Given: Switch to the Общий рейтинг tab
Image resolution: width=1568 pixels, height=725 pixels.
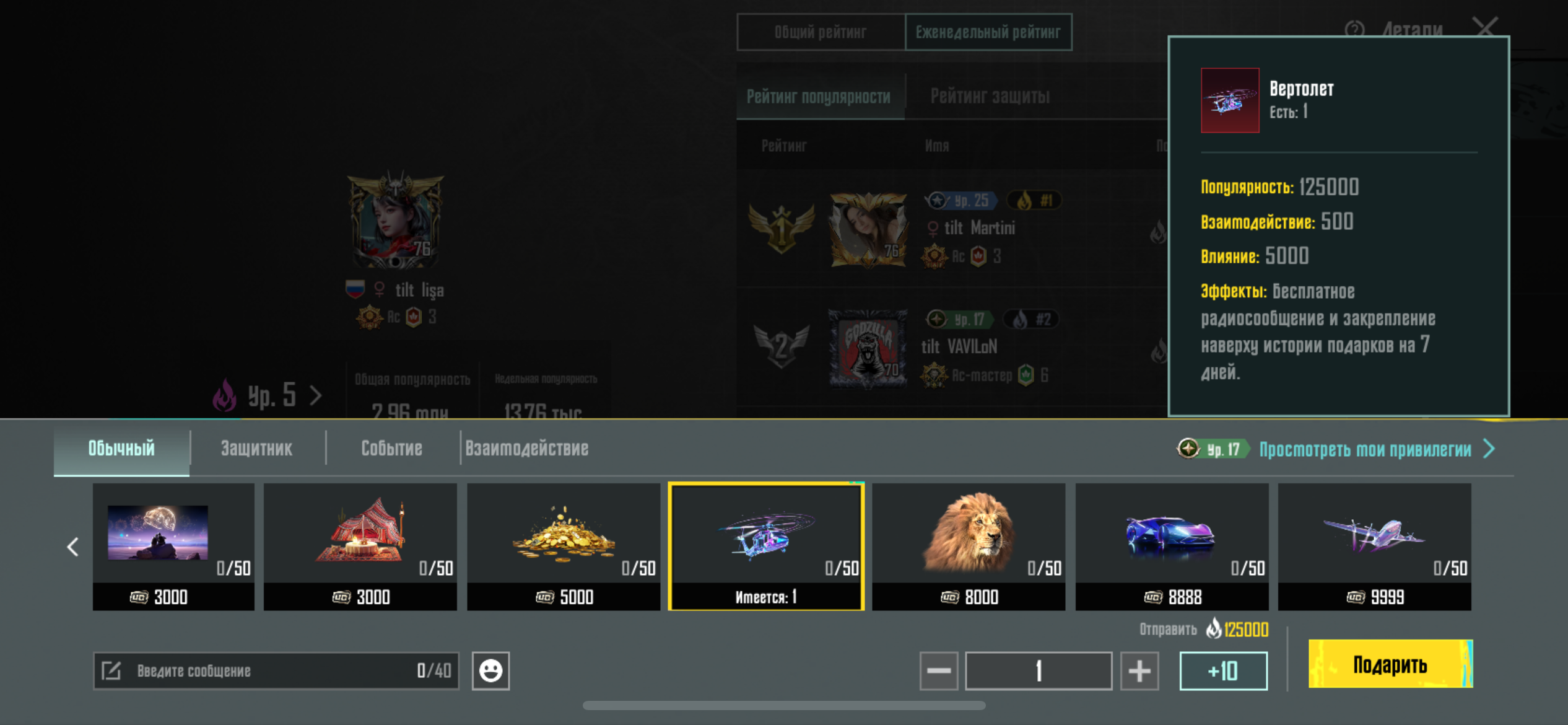Looking at the screenshot, I should pos(821,32).
